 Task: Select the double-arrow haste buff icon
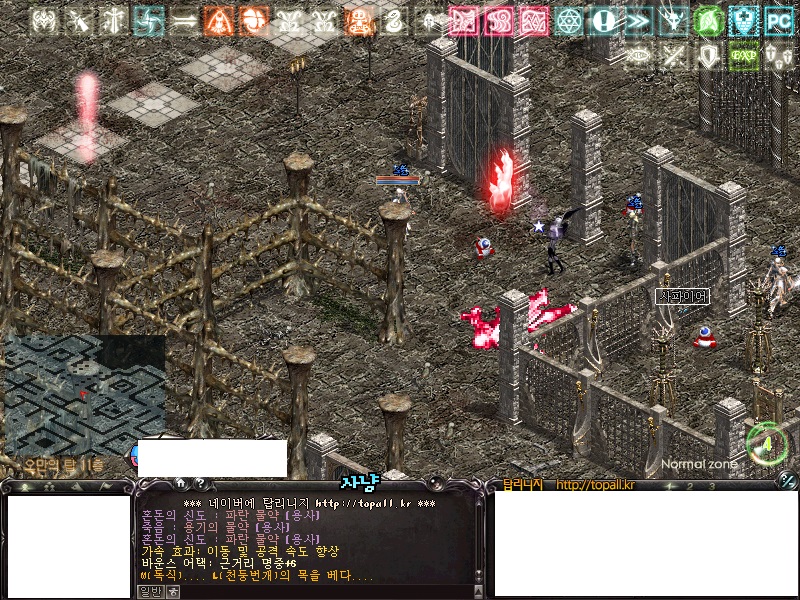click(638, 20)
